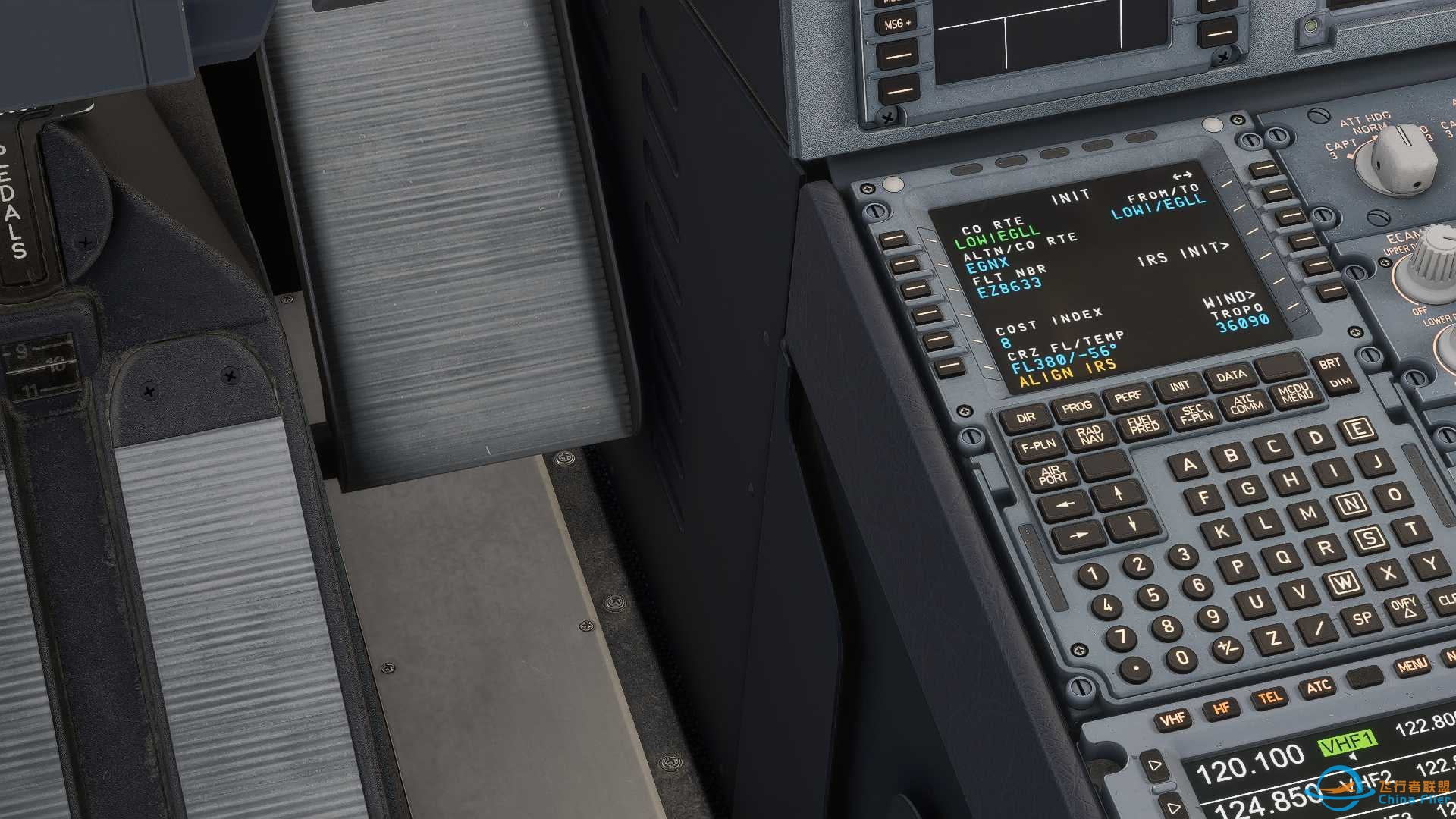Open the PROG page

[1078, 407]
